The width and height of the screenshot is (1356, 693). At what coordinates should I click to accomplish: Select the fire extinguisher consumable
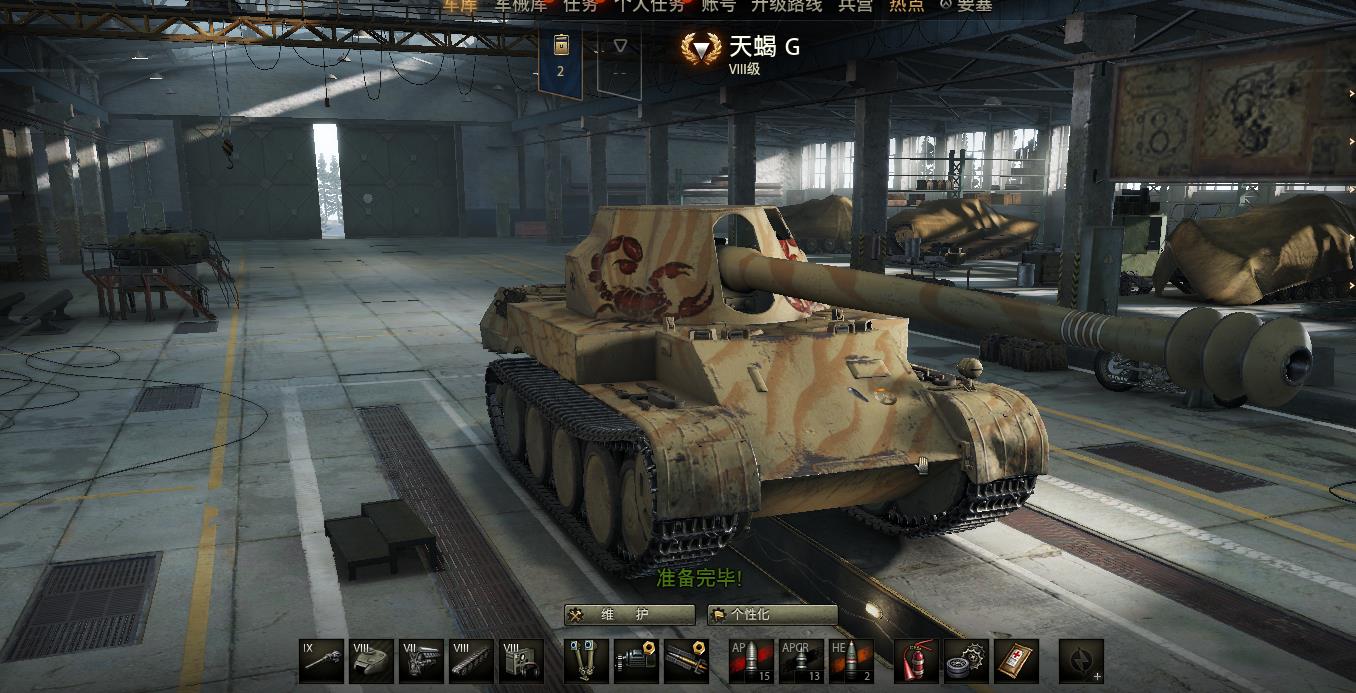pyautogui.click(x=916, y=661)
